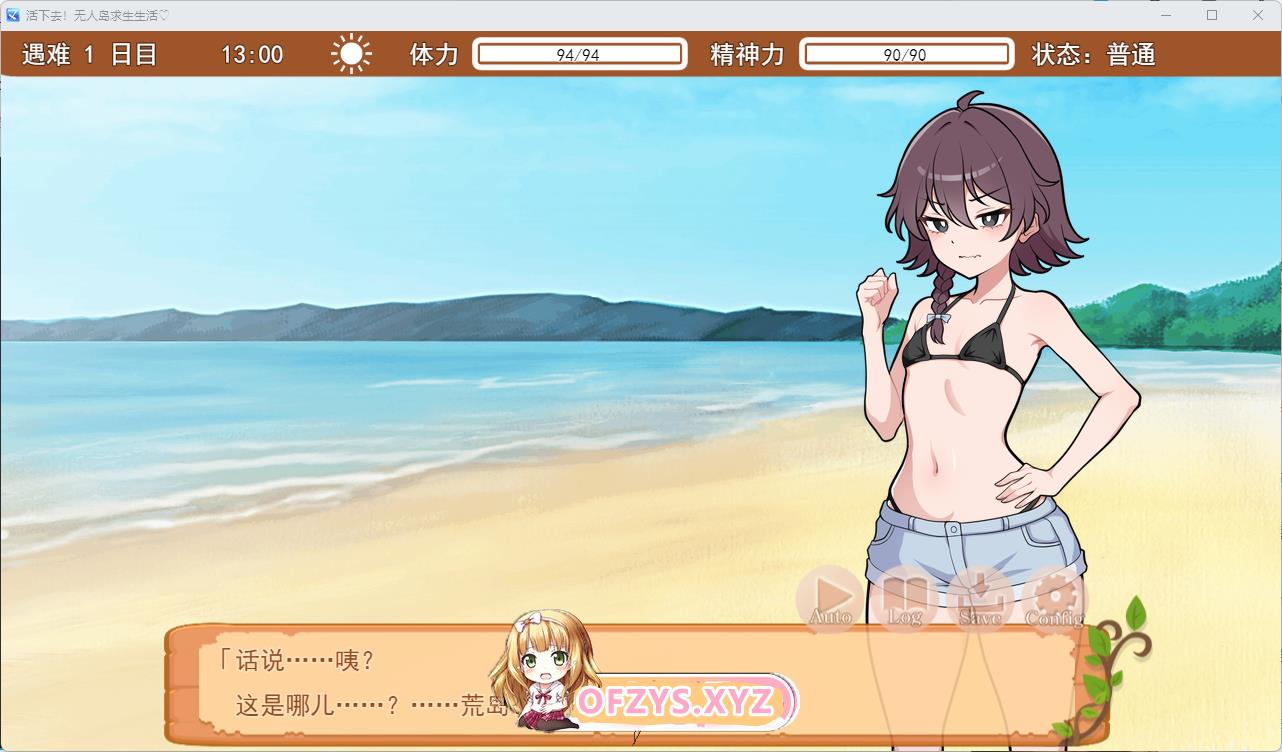Image resolution: width=1282 pixels, height=752 pixels.
Task: Open the dialogue Log
Action: 905,598
